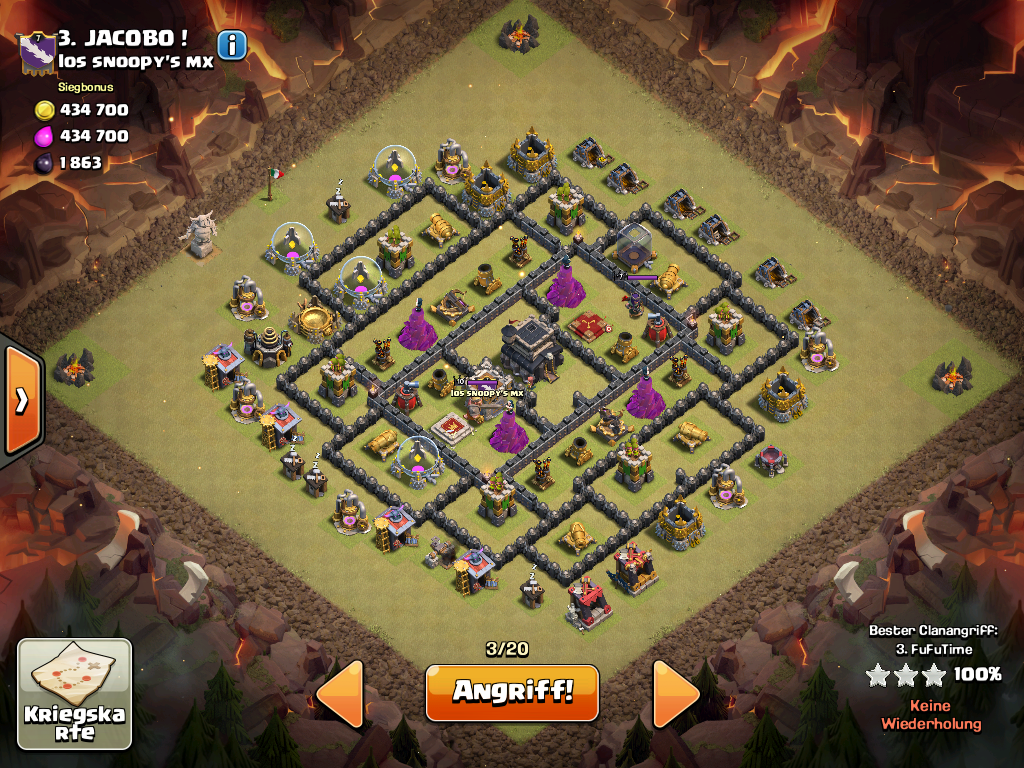Open the Kriegskarte war map
1024x768 pixels.
75,694
